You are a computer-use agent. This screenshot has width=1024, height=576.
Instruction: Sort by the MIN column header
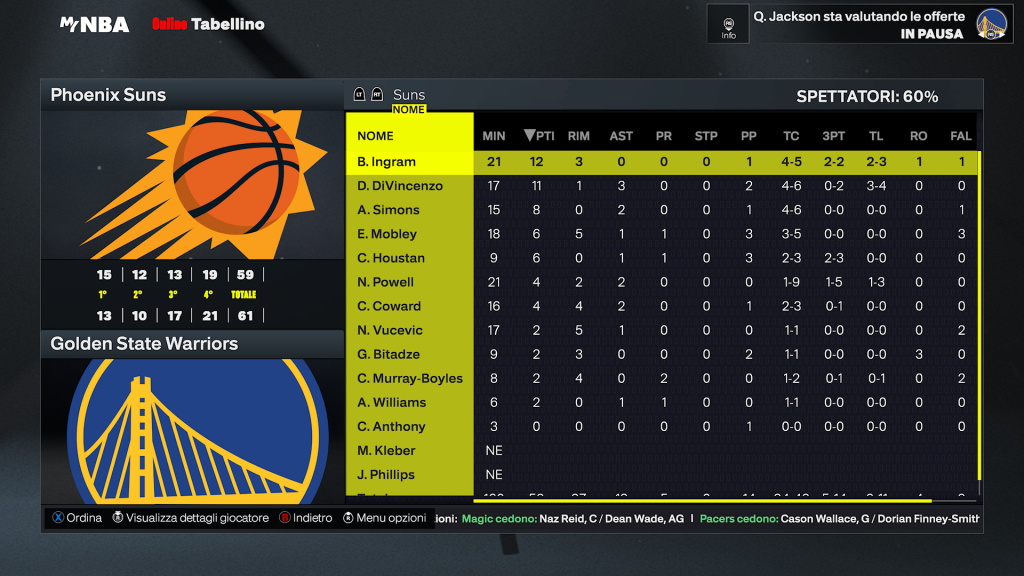(x=494, y=136)
